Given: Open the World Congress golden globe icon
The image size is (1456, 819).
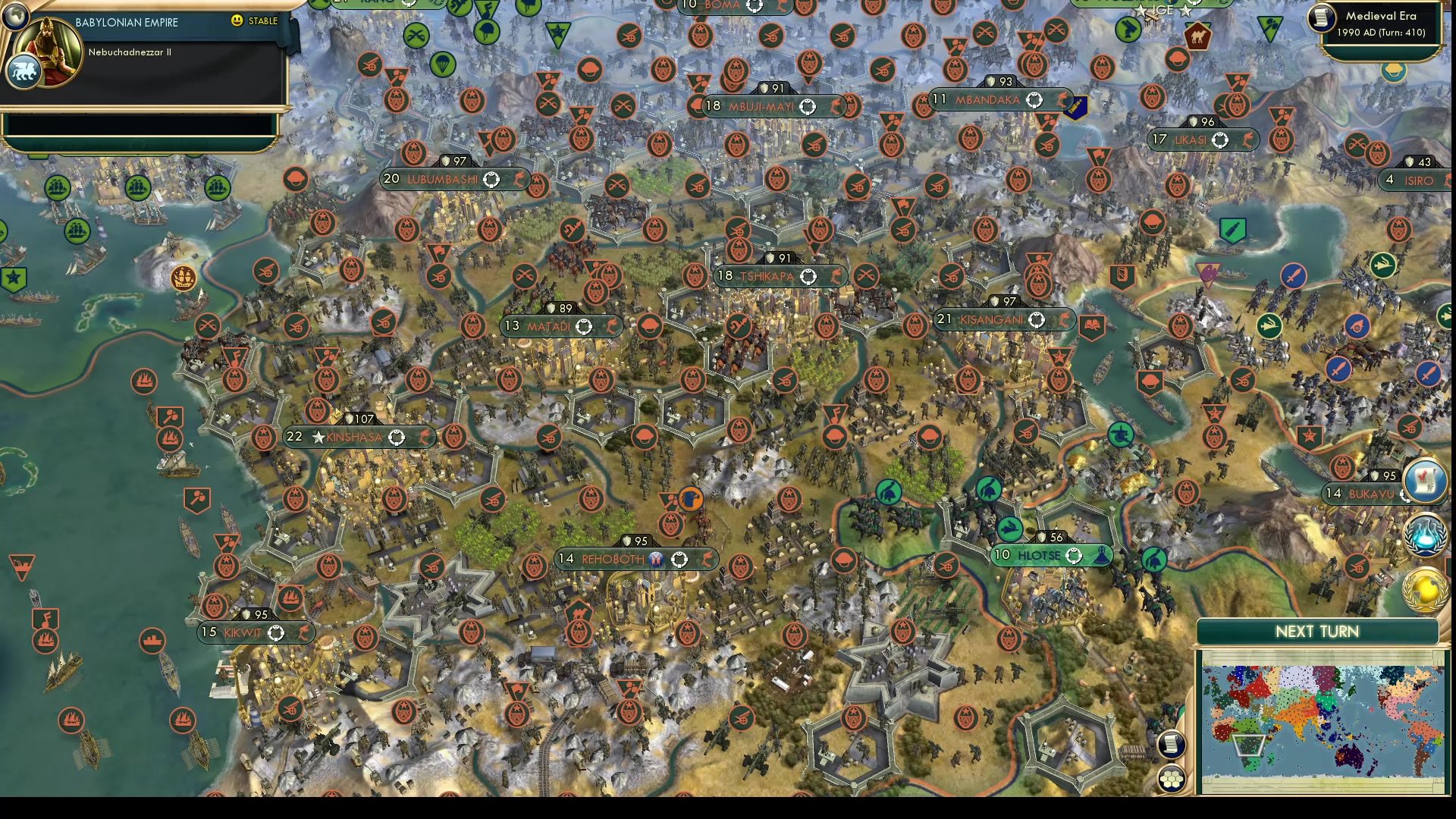Looking at the screenshot, I should pyautogui.click(x=1424, y=588).
